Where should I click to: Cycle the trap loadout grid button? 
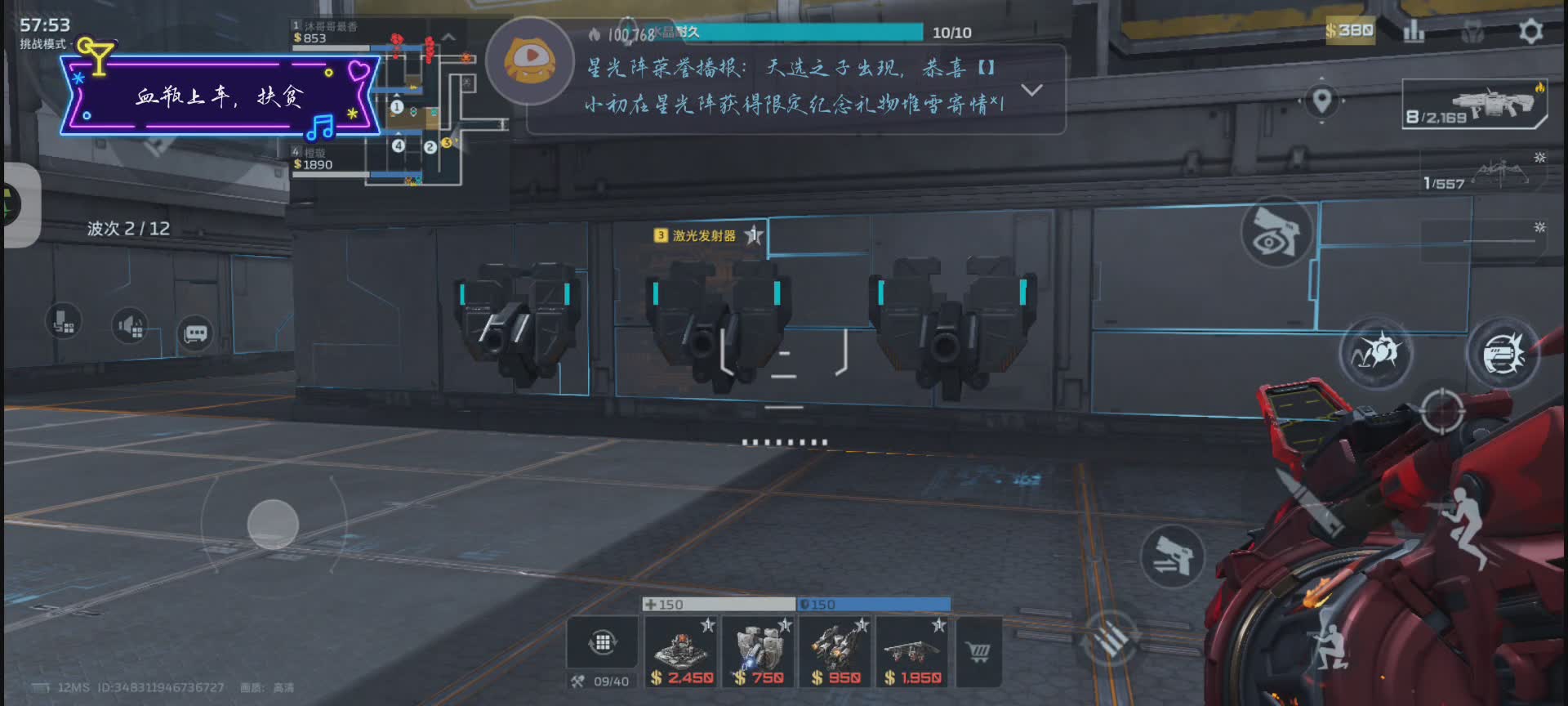(x=602, y=642)
